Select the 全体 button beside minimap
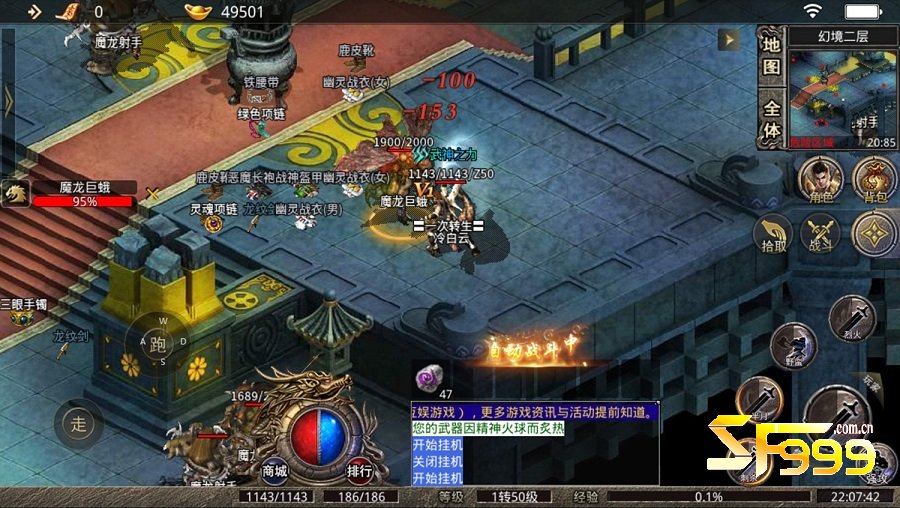The height and width of the screenshot is (508, 900). [x=771, y=118]
